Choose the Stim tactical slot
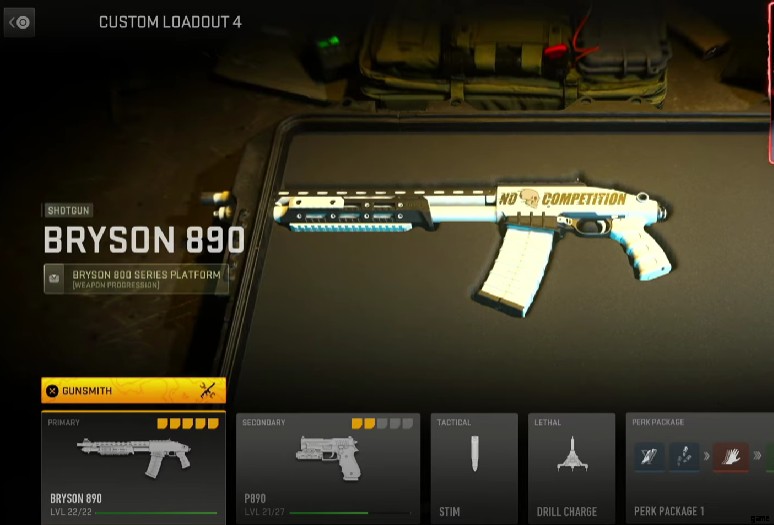Image resolution: width=774 pixels, height=525 pixels. click(474, 467)
